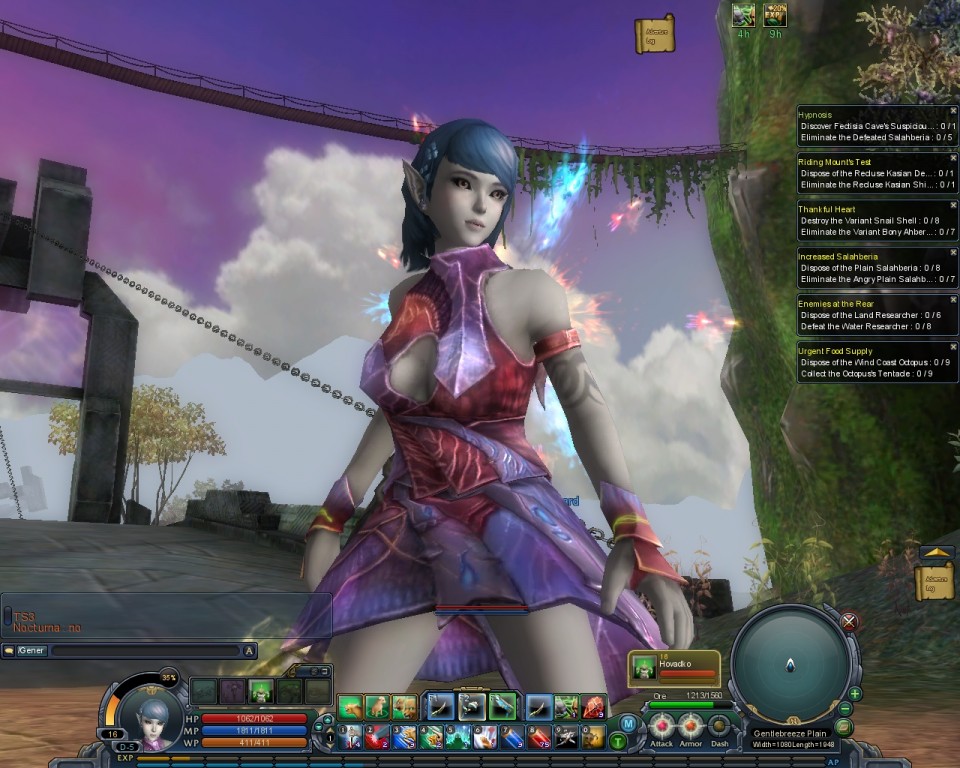The image size is (960, 768).
Task: Click the green T round button
Action: 618,741
